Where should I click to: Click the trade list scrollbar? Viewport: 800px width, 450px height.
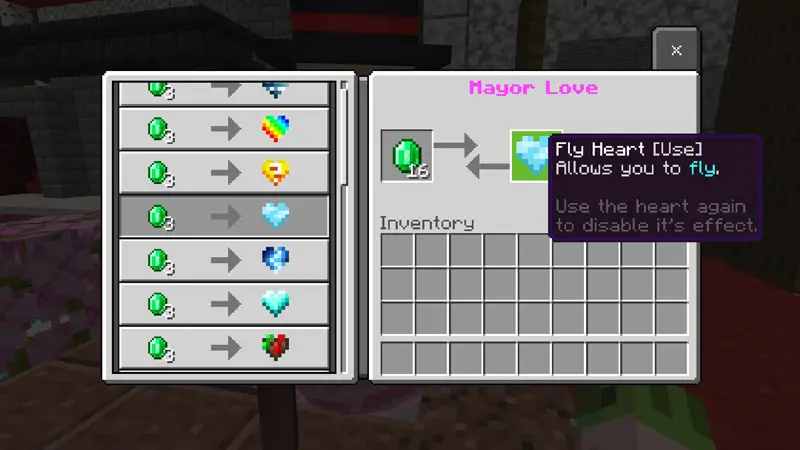point(343,132)
